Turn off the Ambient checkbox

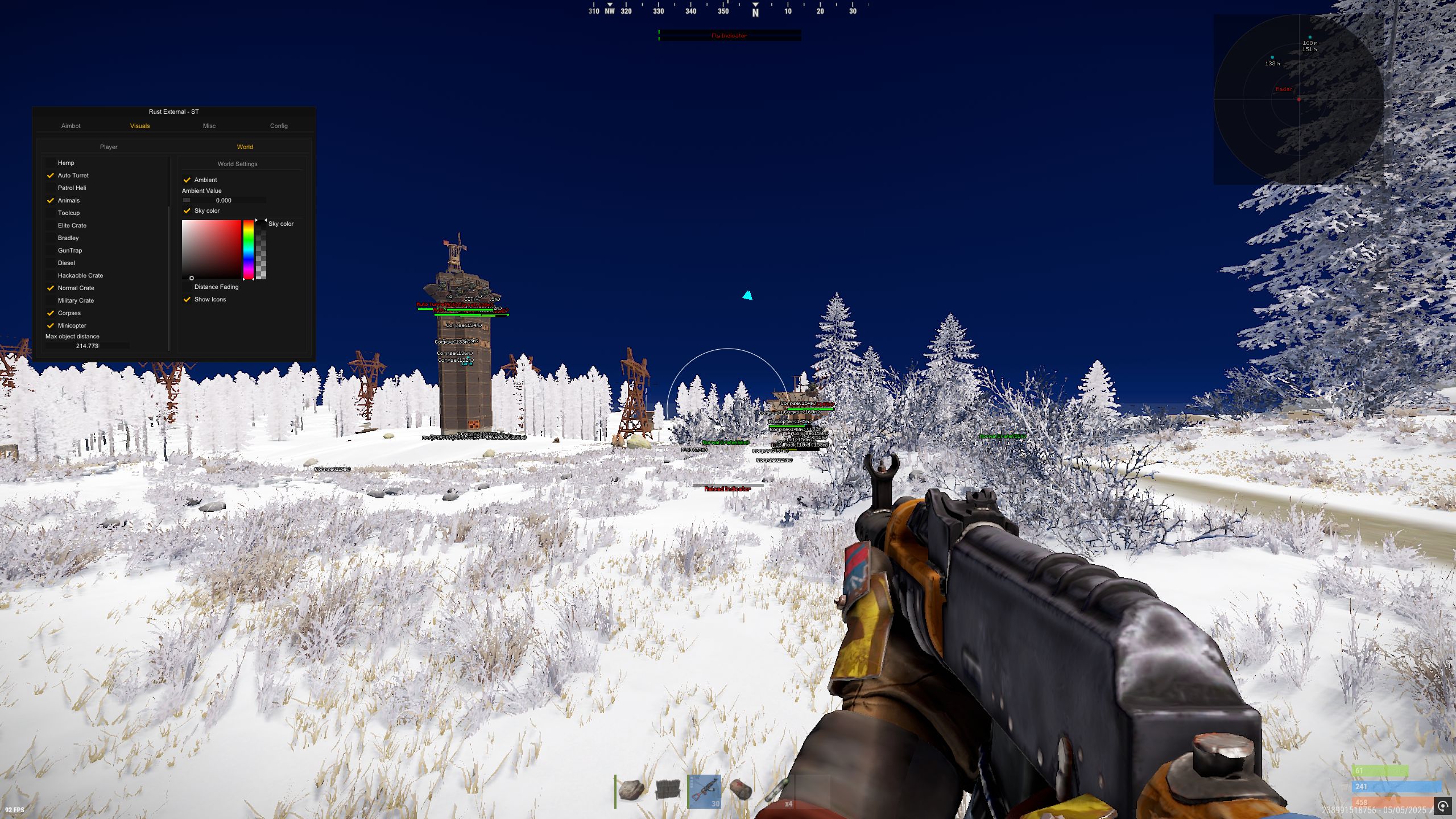click(187, 180)
